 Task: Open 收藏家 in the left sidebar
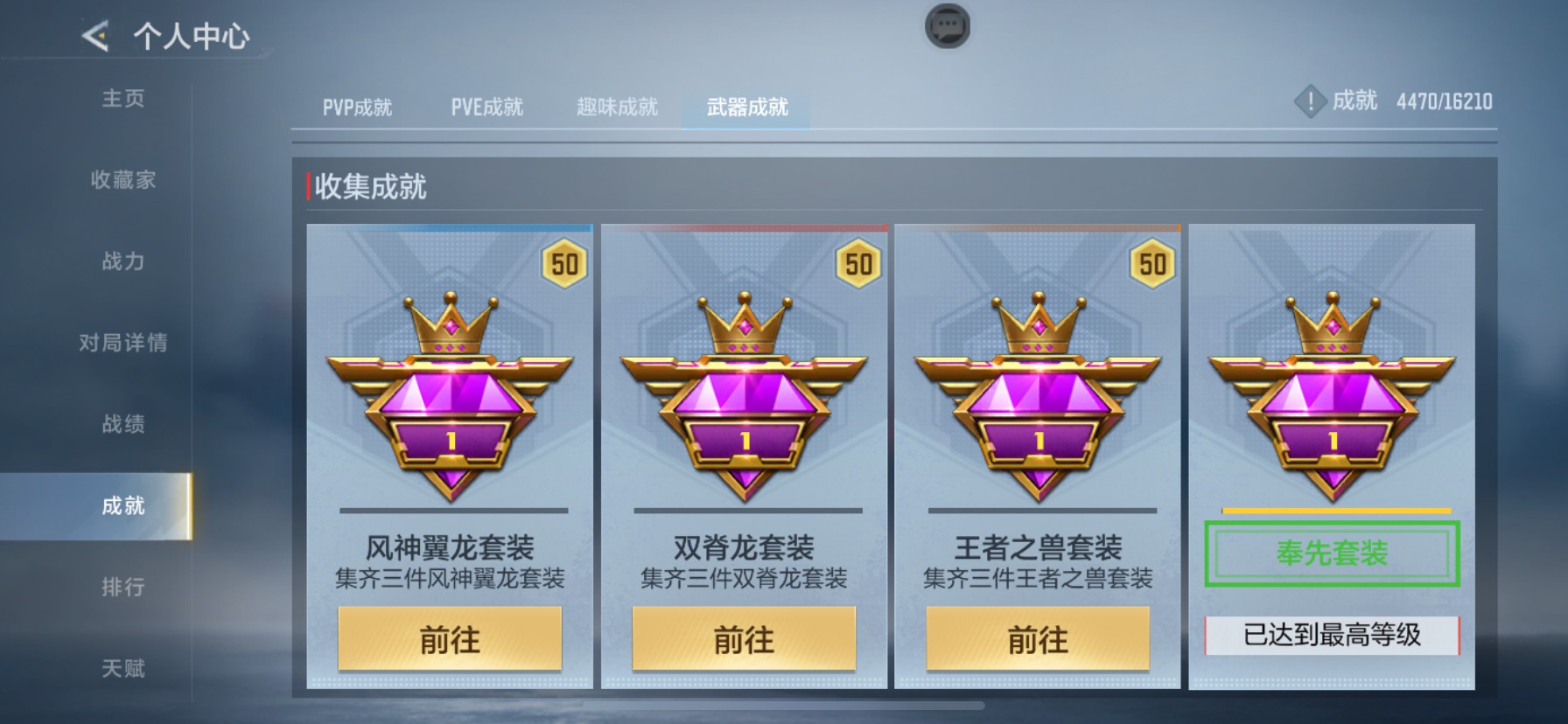click(x=122, y=181)
